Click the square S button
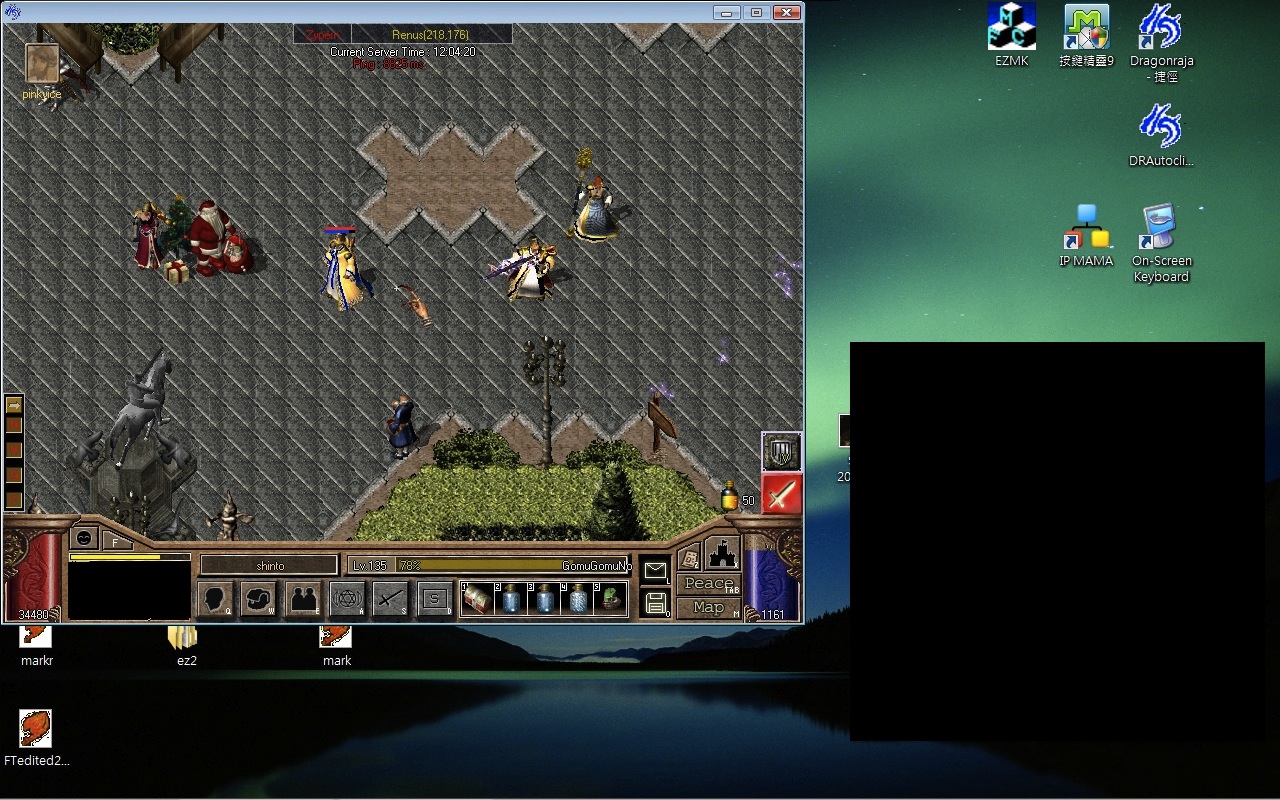The image size is (1280, 800). pos(434,600)
